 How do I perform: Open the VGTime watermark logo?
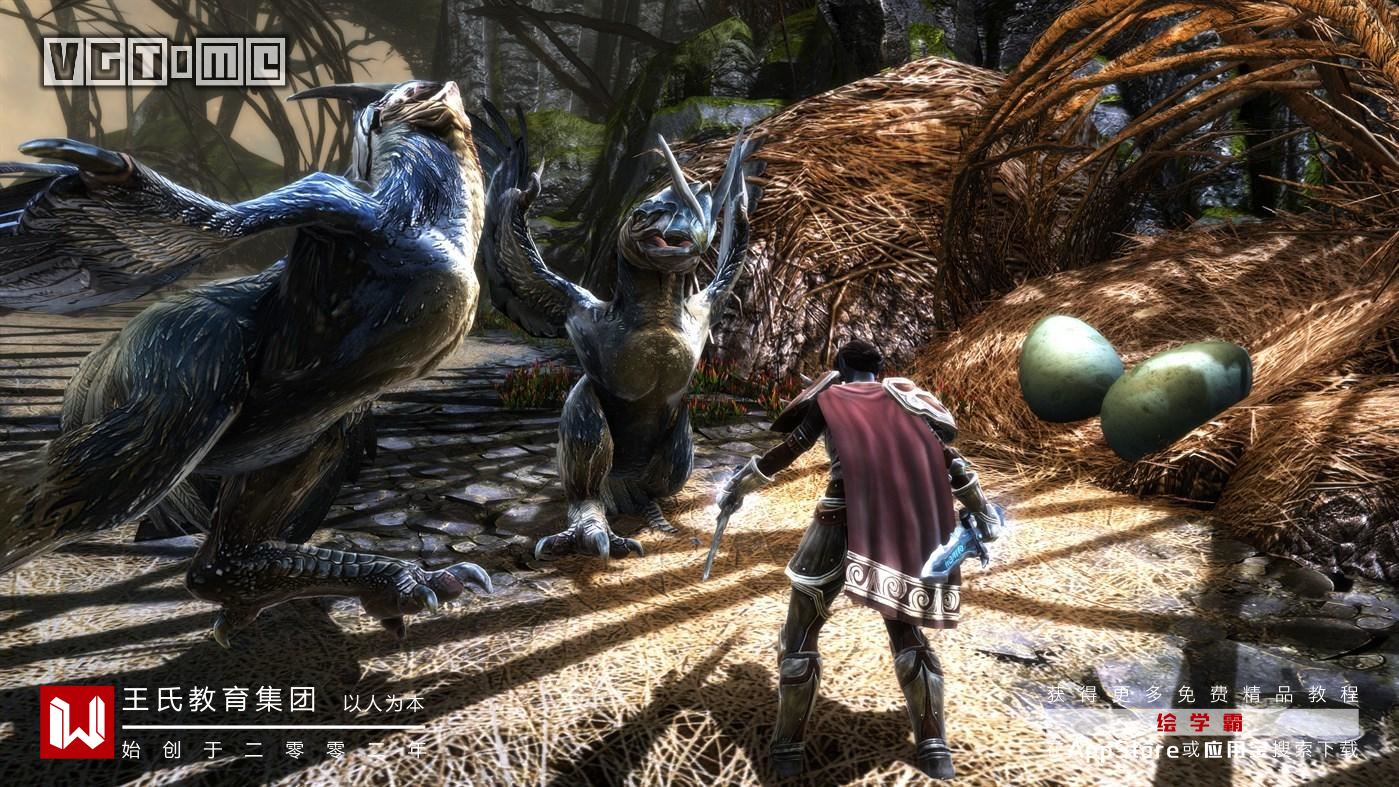(x=165, y=62)
